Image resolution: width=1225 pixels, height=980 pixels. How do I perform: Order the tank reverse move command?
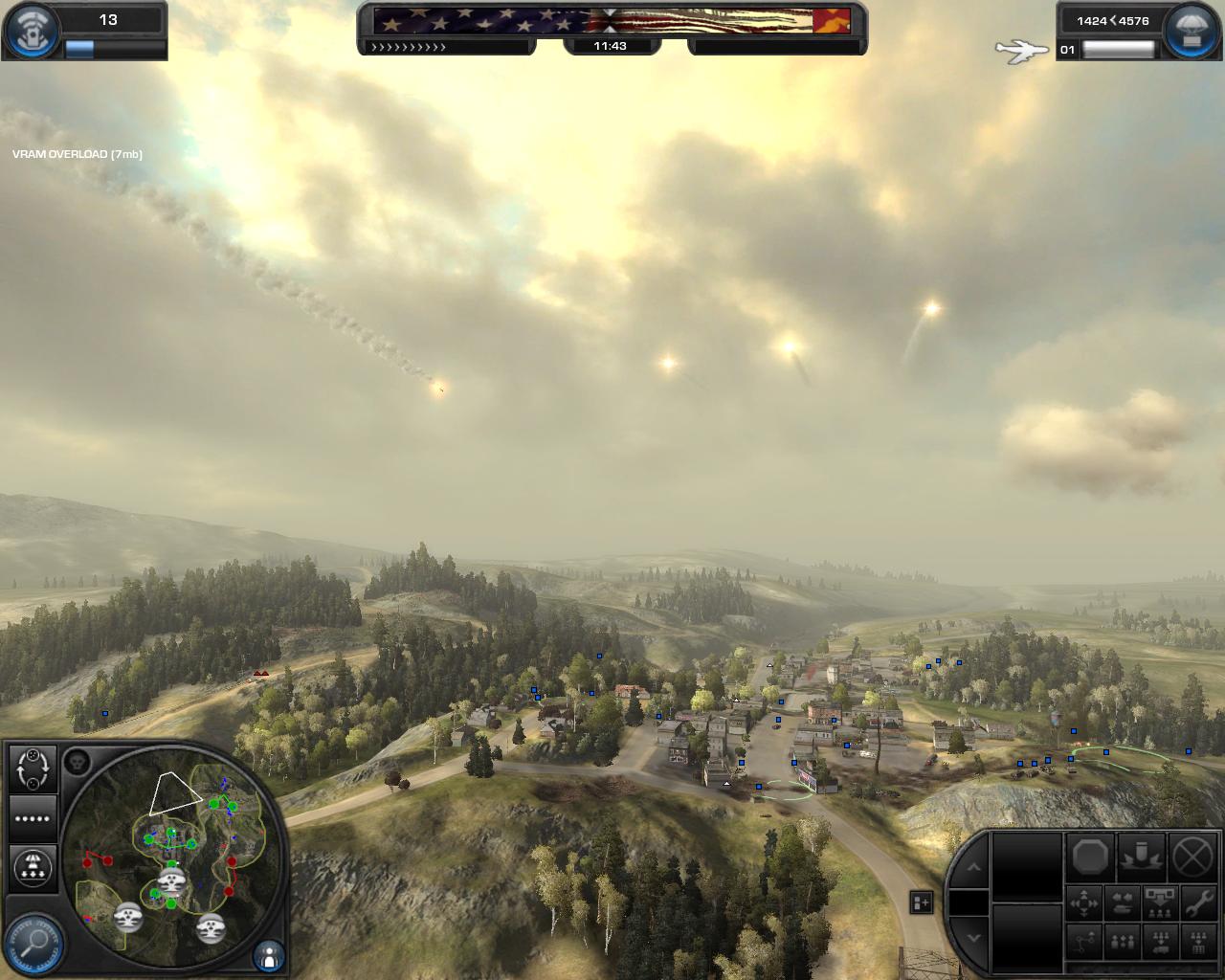[x=1122, y=902]
